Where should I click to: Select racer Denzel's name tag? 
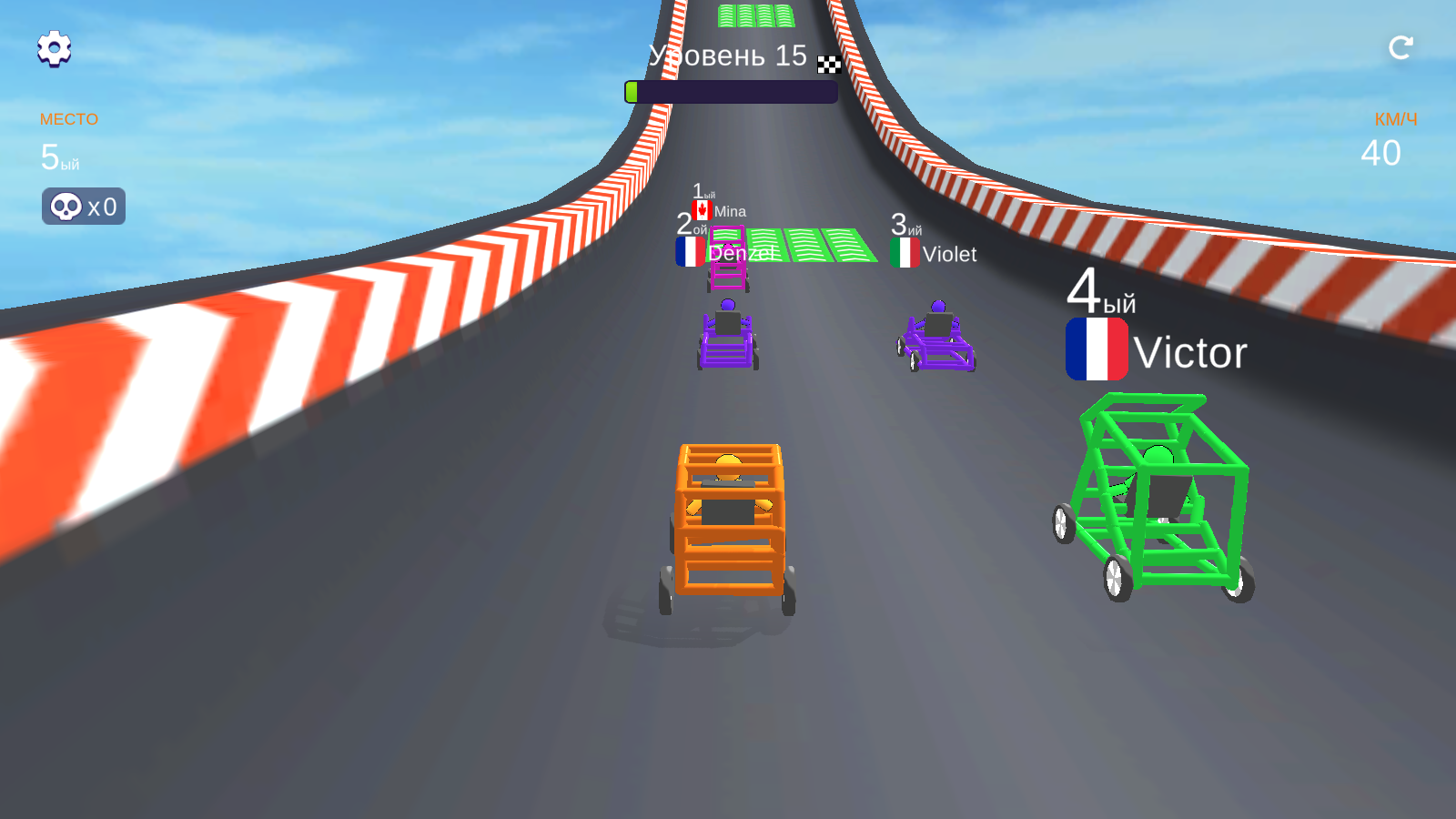point(742,255)
